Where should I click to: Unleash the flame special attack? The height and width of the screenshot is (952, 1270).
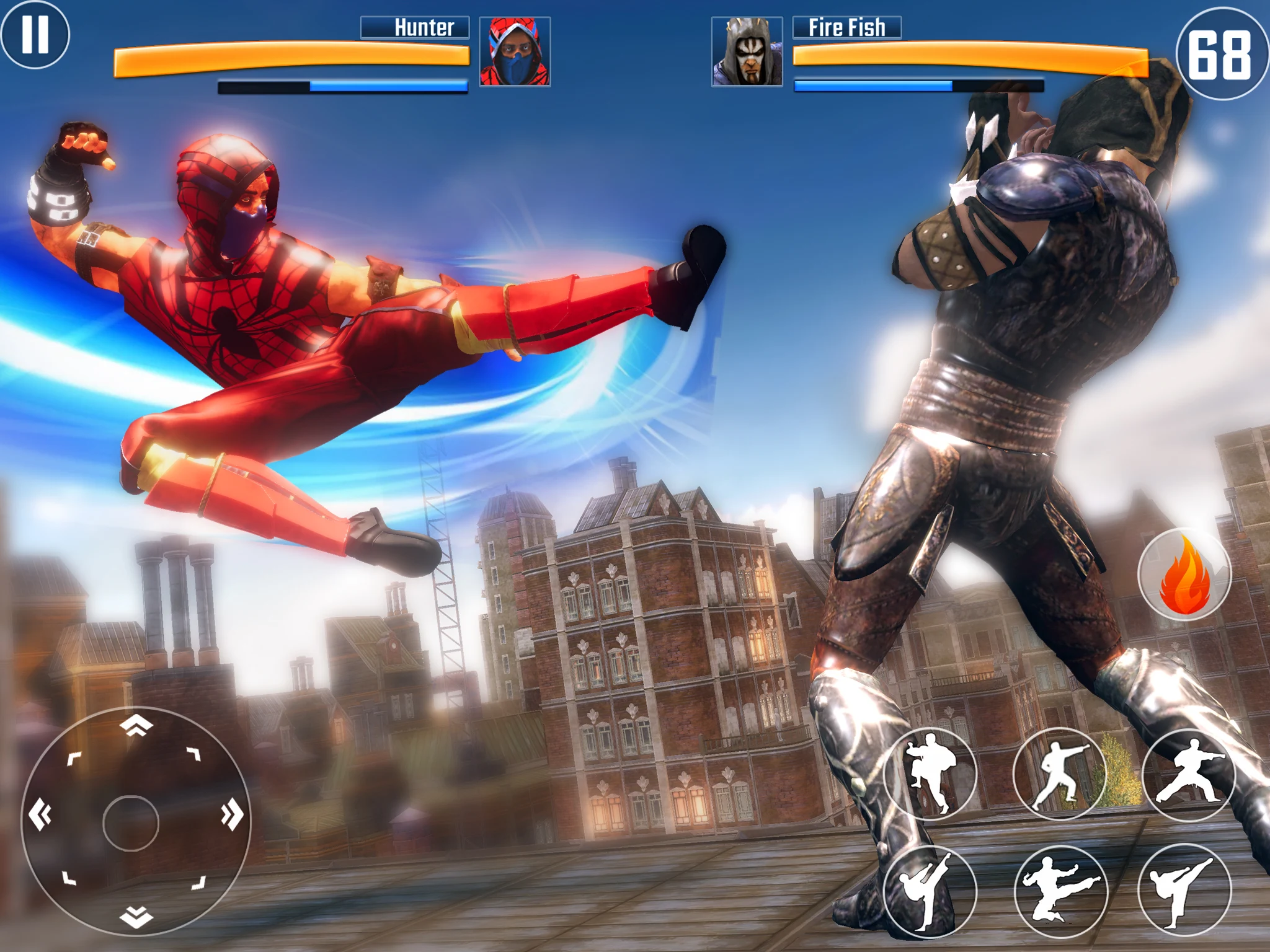click(x=1184, y=575)
